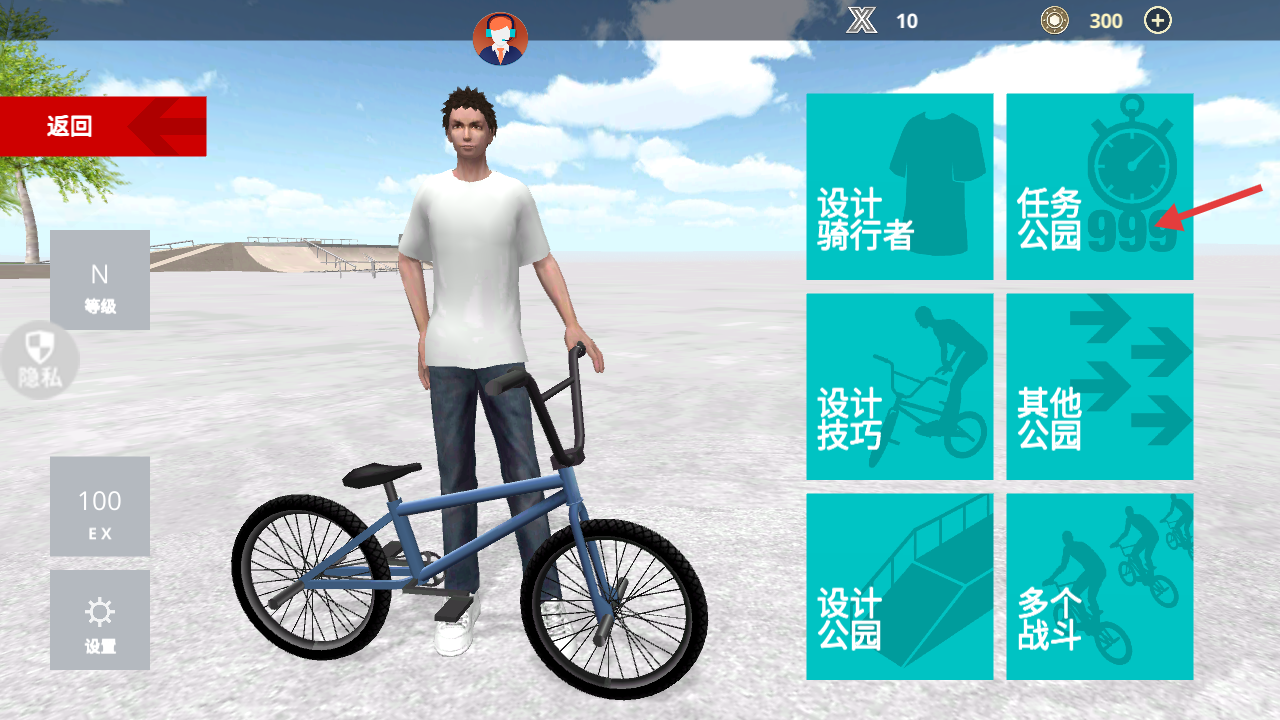Image resolution: width=1280 pixels, height=720 pixels.
Task: Select the 任务公园 mission park tile
Action: [1099, 187]
